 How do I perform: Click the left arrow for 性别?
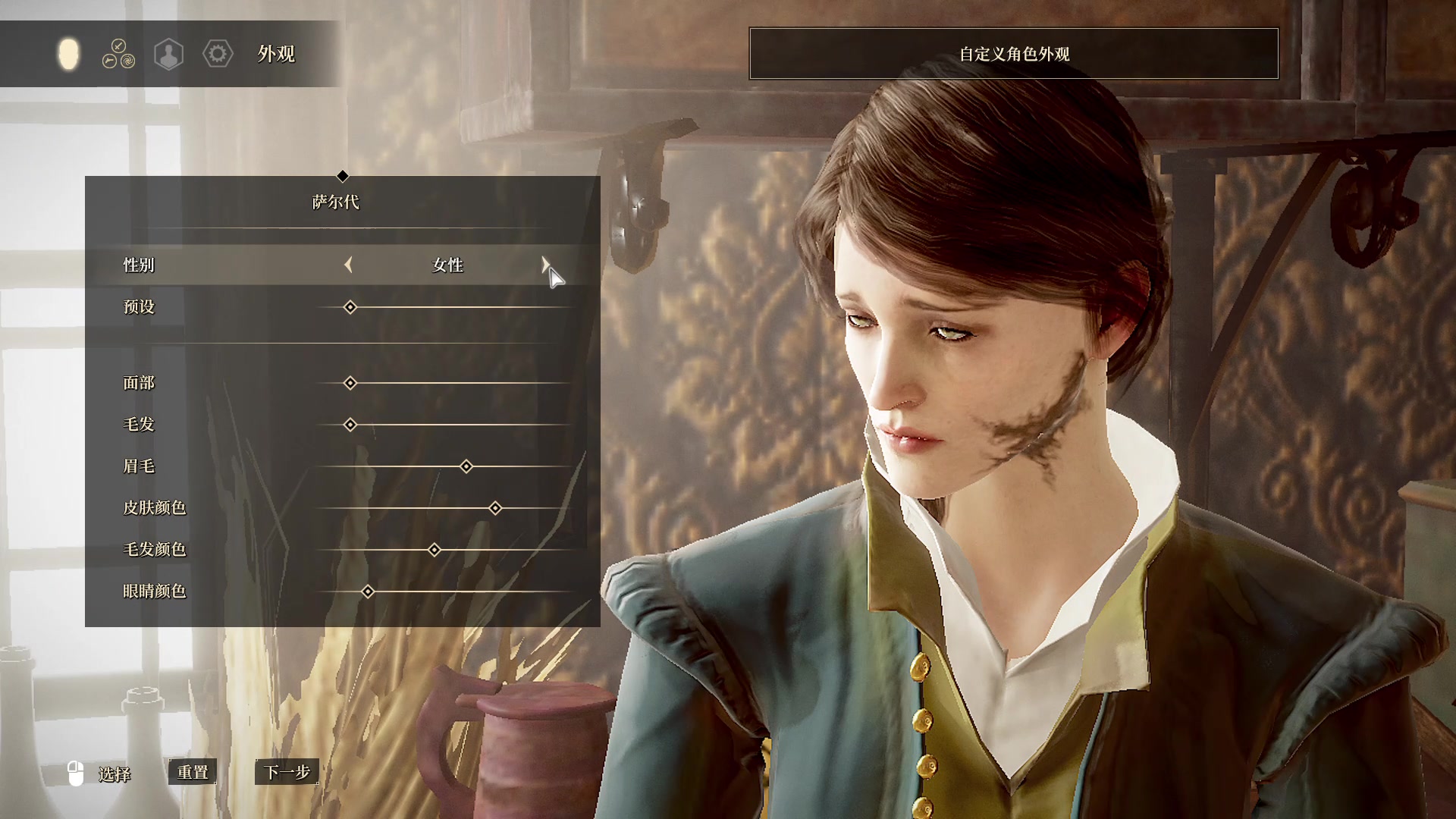348,265
